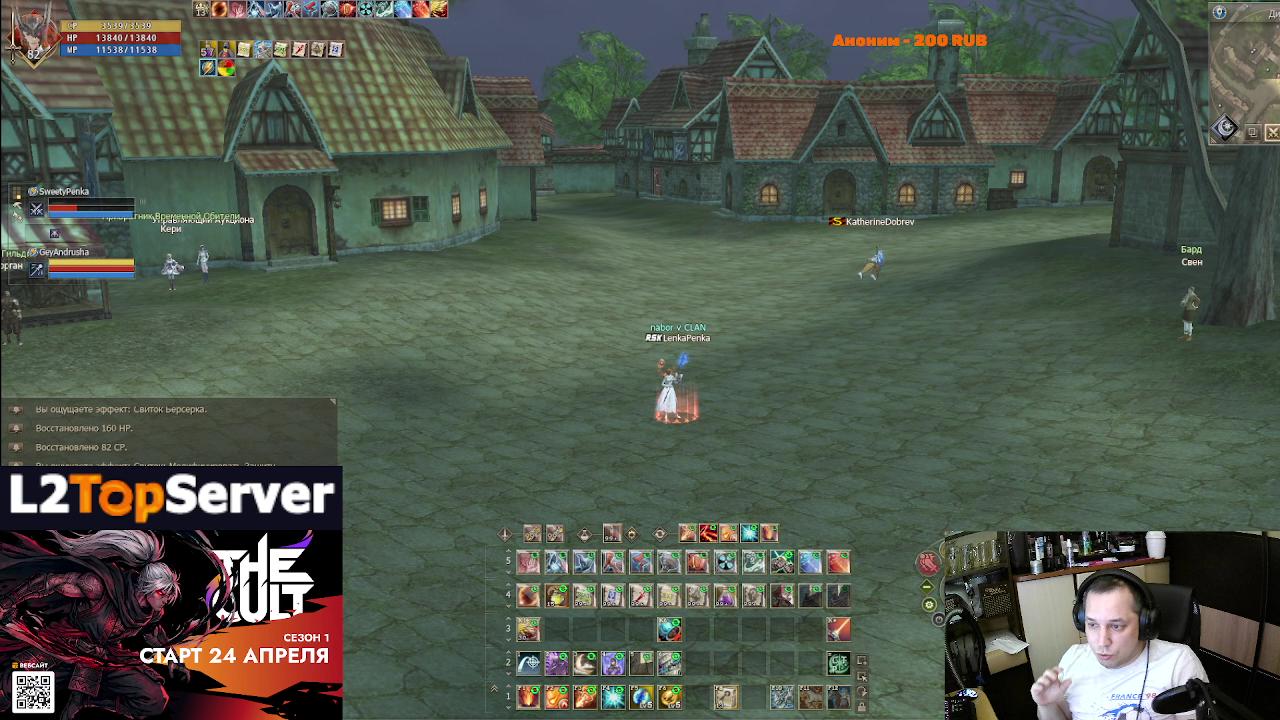This screenshot has height=720, width=1280.
Task: Select party member SweetyPenka
Action: pos(64,191)
